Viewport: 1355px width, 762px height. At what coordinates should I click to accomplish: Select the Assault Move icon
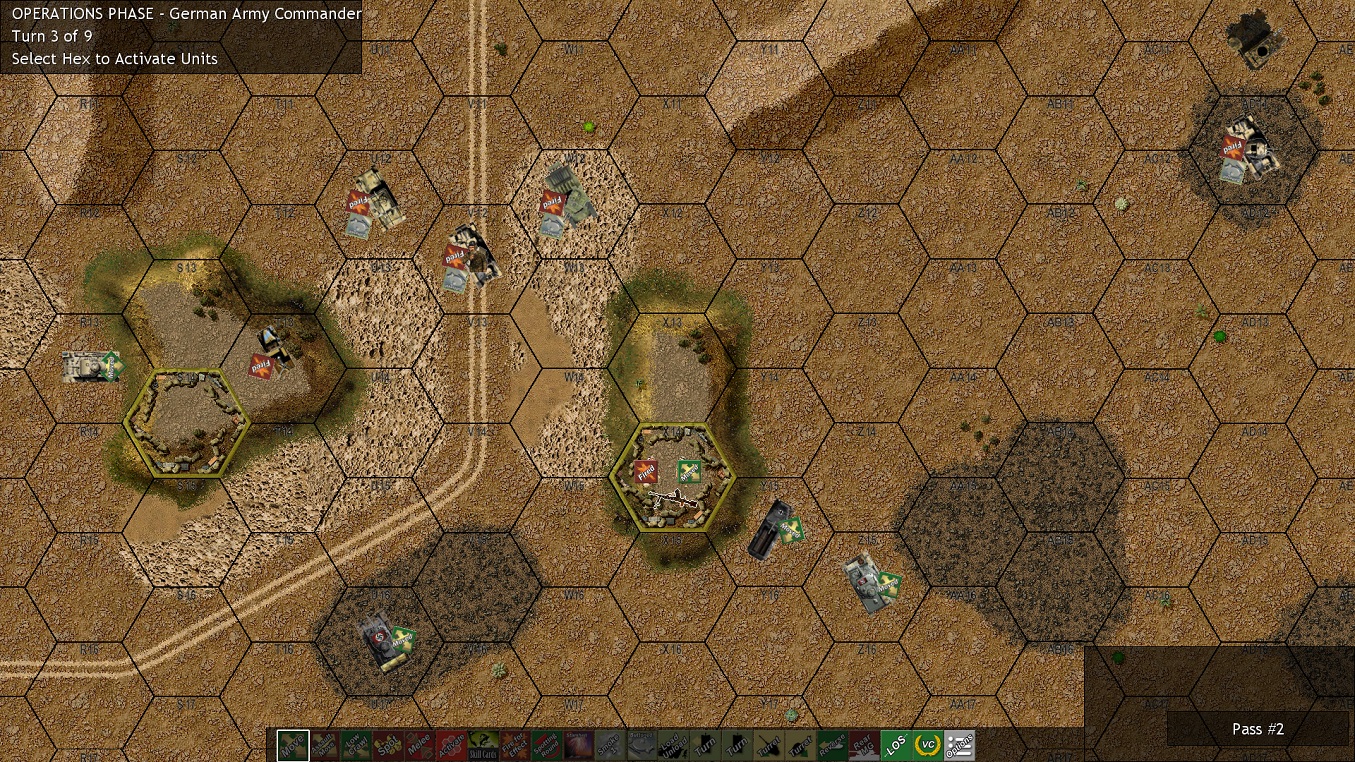point(324,745)
